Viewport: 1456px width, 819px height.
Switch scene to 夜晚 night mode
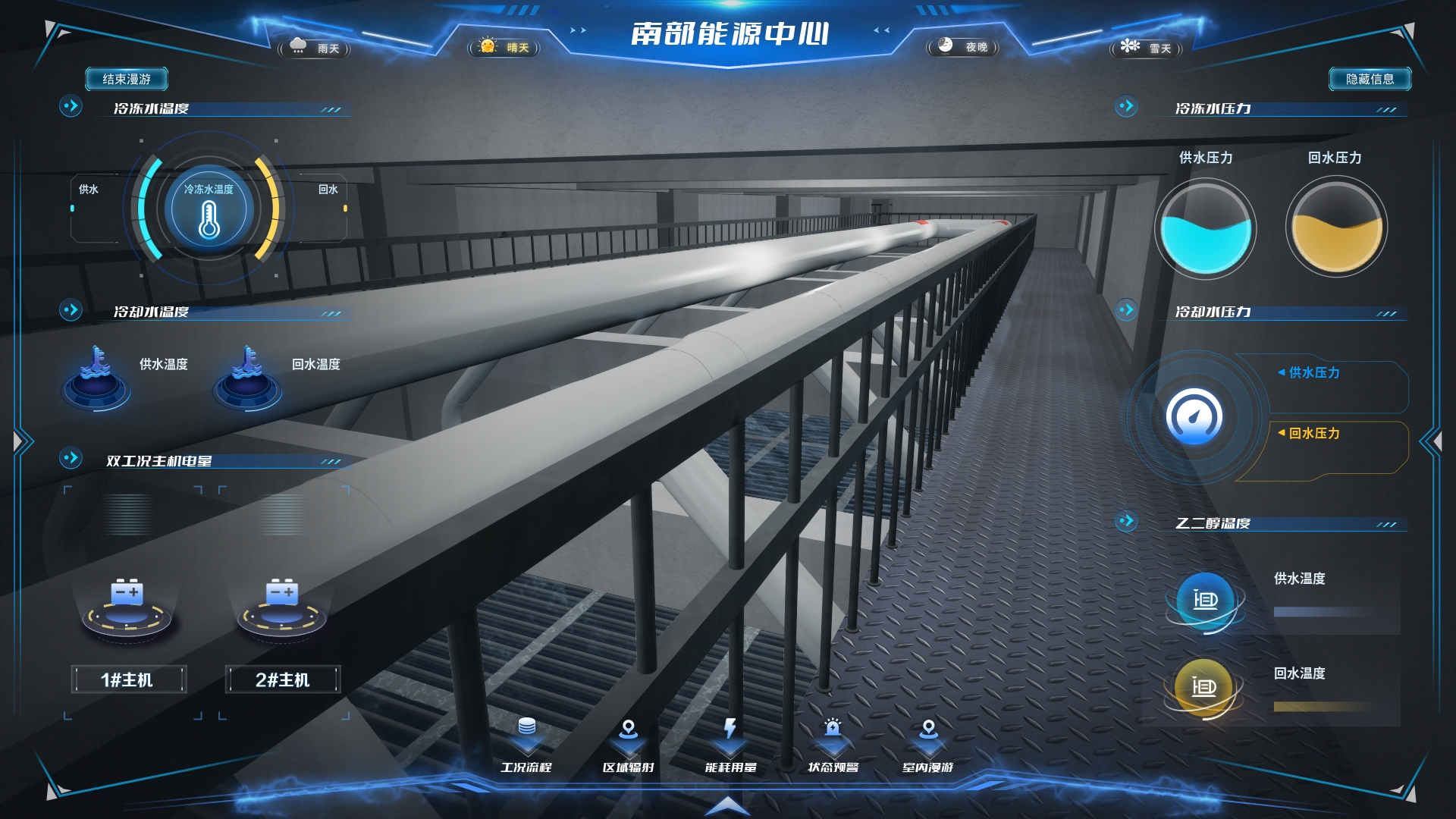[963, 47]
